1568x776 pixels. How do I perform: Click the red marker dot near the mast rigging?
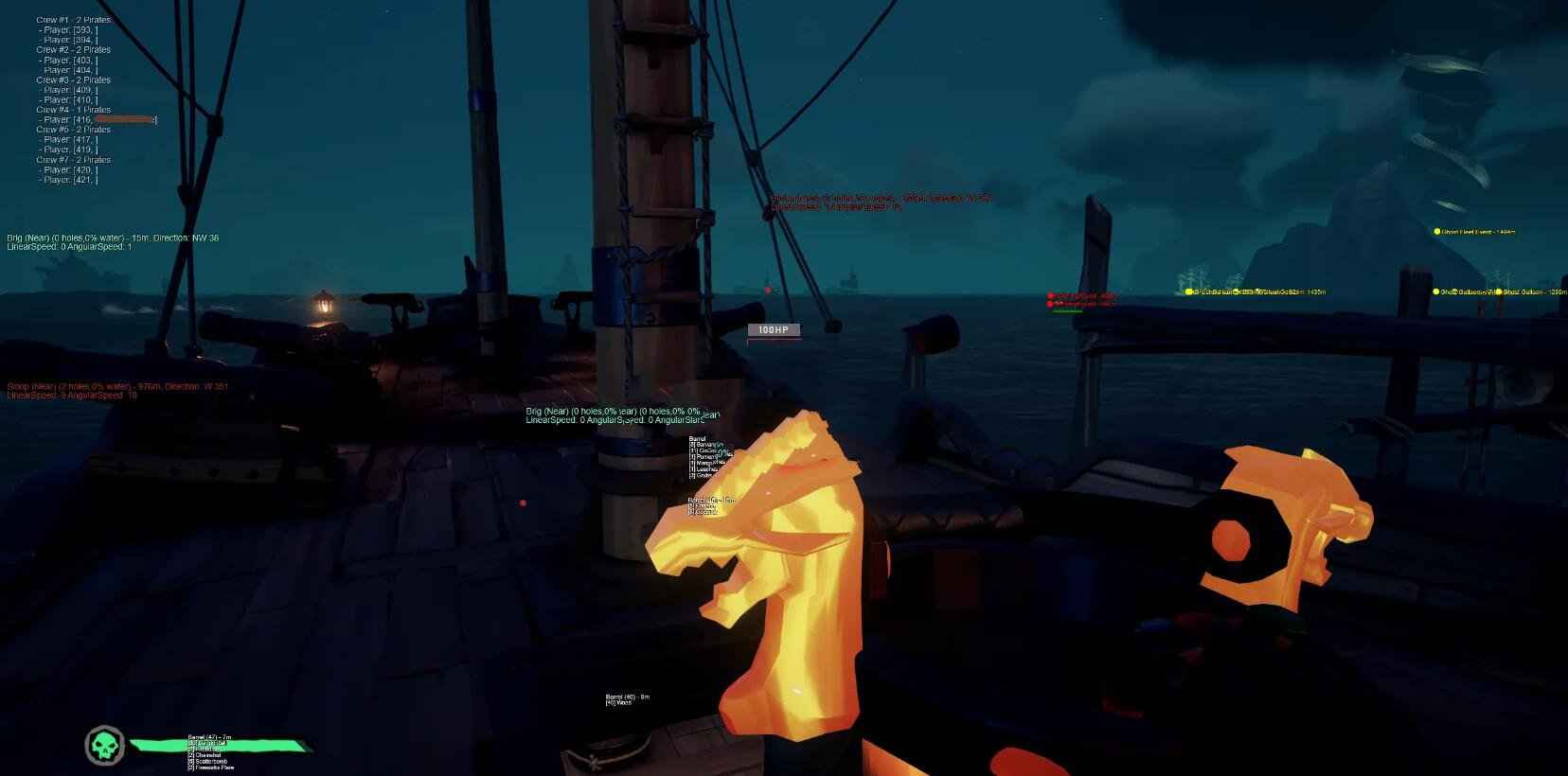[x=766, y=291]
